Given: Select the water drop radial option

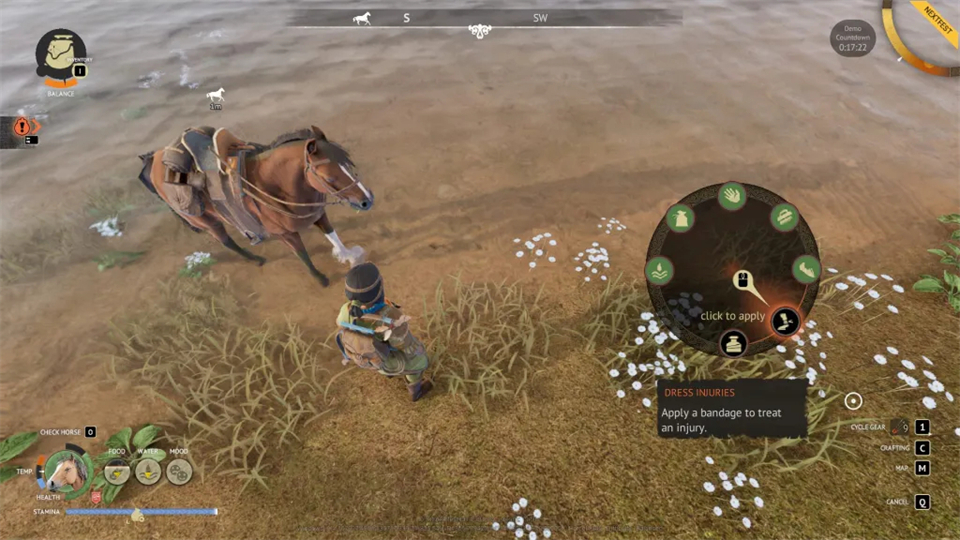Looking at the screenshot, I should point(659,270).
